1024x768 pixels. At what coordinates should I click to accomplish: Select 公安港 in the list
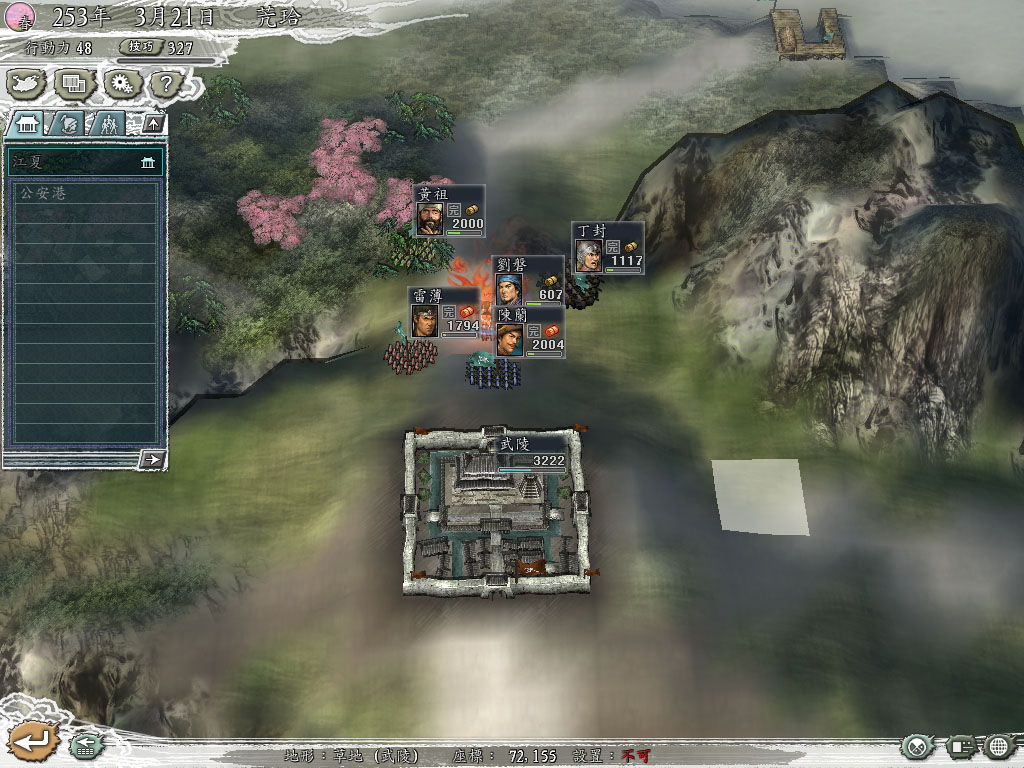point(85,193)
